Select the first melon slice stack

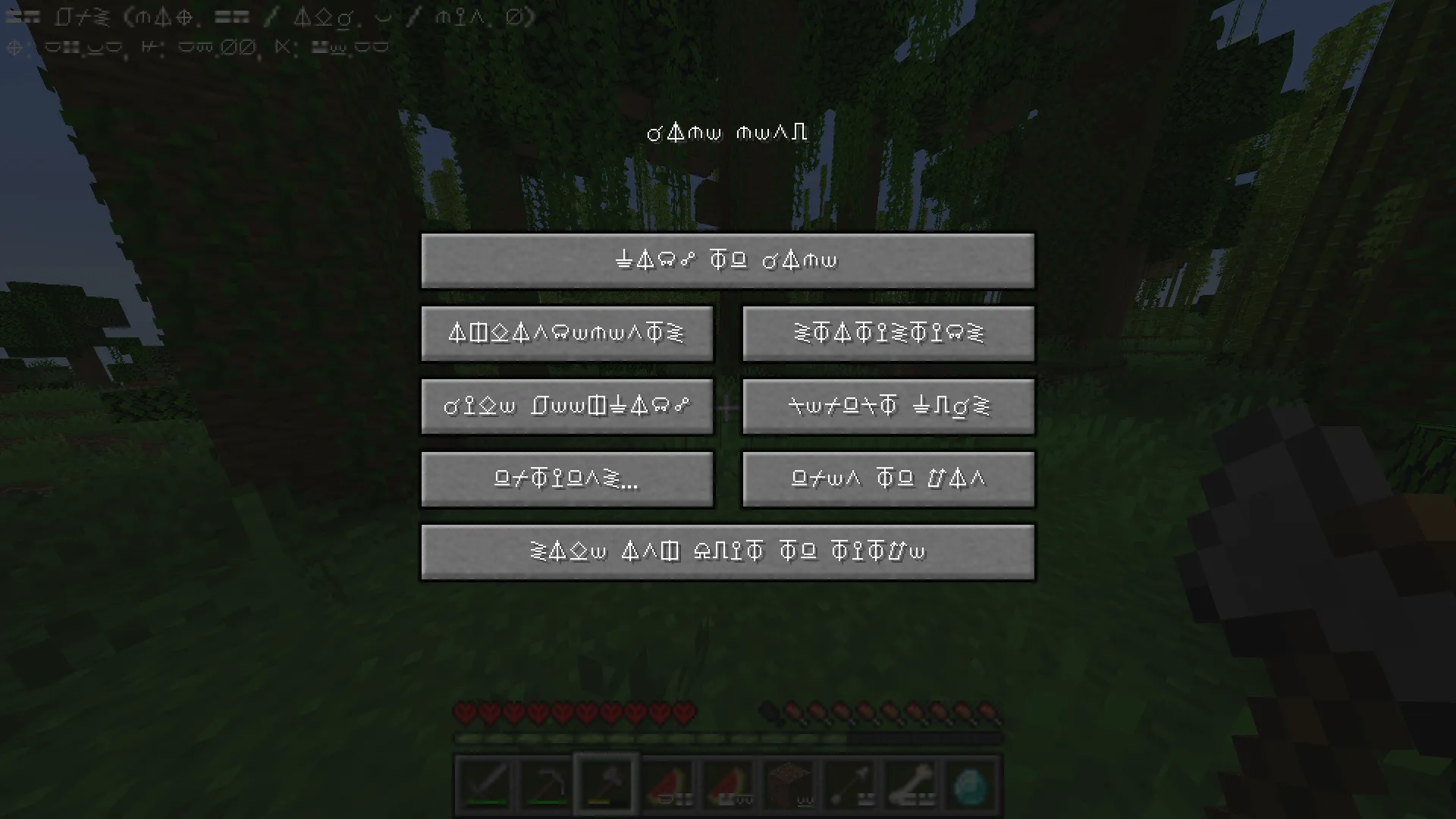[x=667, y=781]
